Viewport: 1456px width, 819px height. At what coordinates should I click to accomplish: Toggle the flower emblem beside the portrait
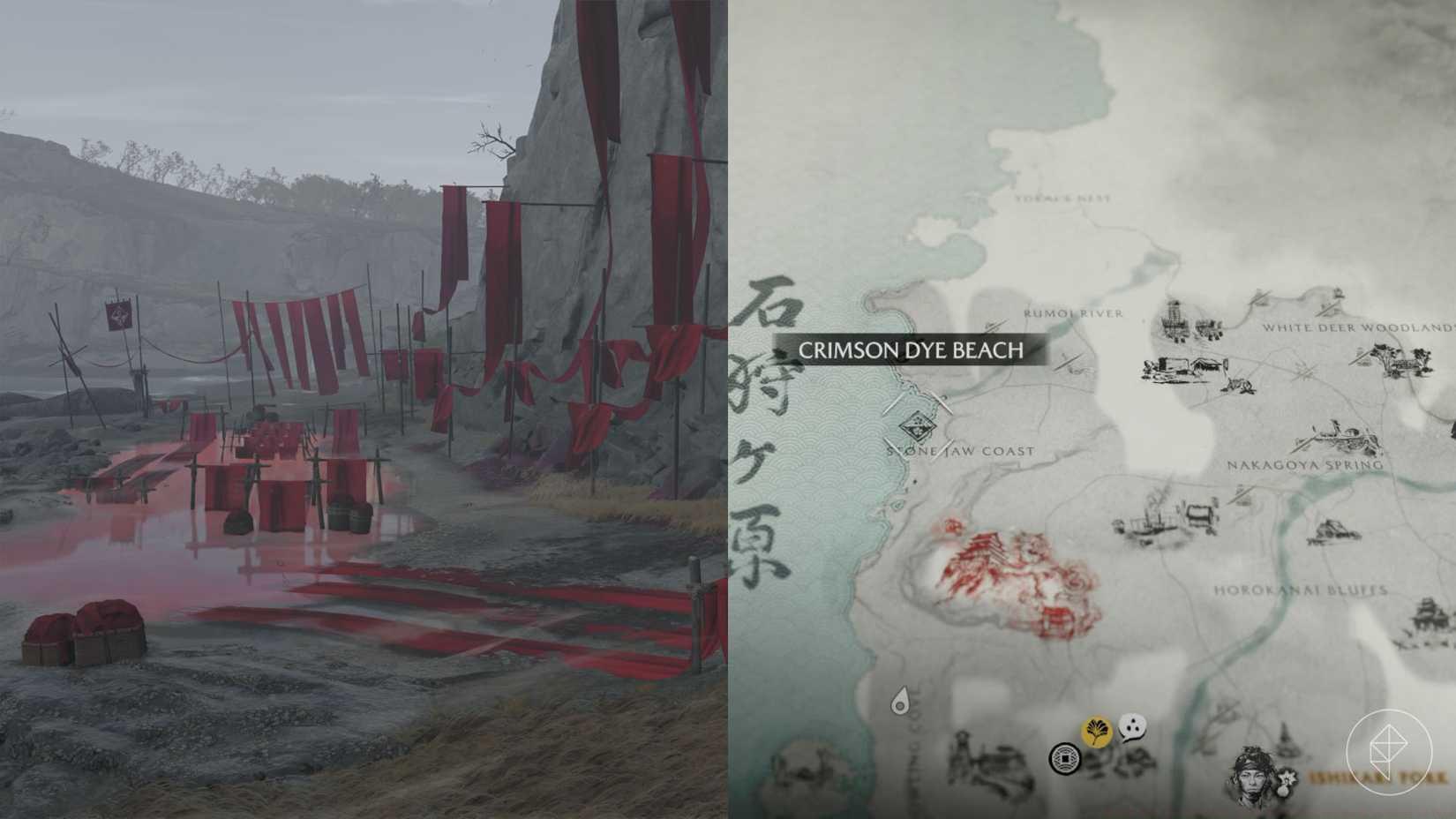[x=1287, y=780]
